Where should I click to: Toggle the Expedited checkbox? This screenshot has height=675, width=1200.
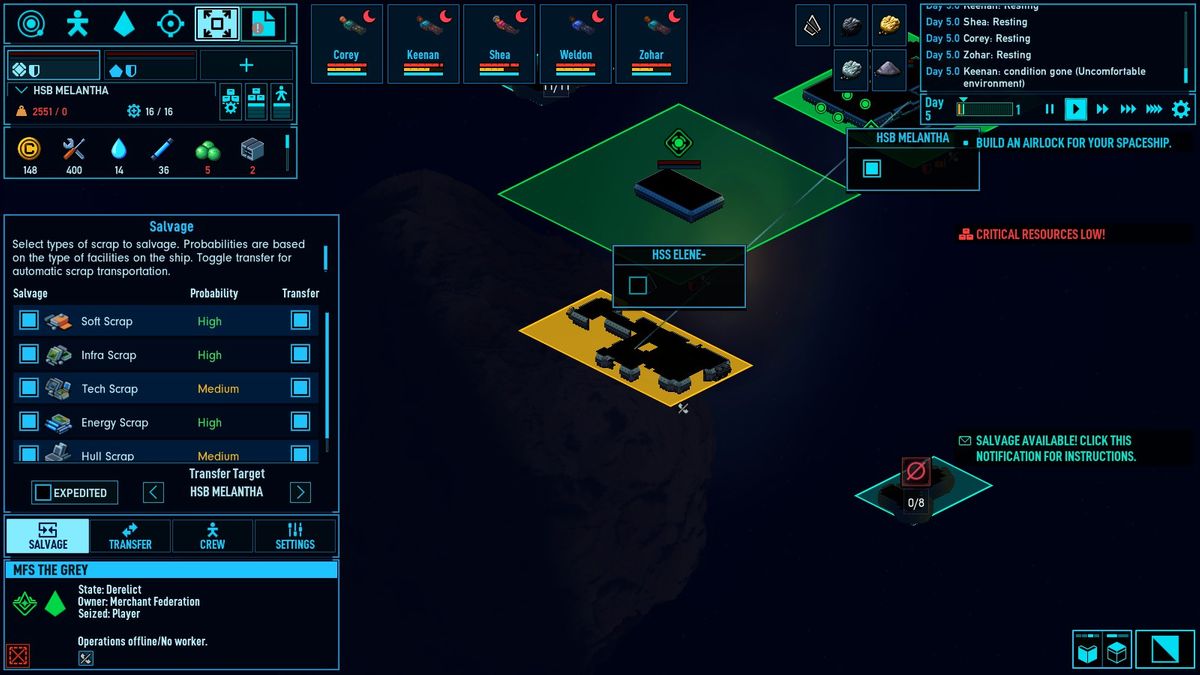pyautogui.click(x=43, y=492)
